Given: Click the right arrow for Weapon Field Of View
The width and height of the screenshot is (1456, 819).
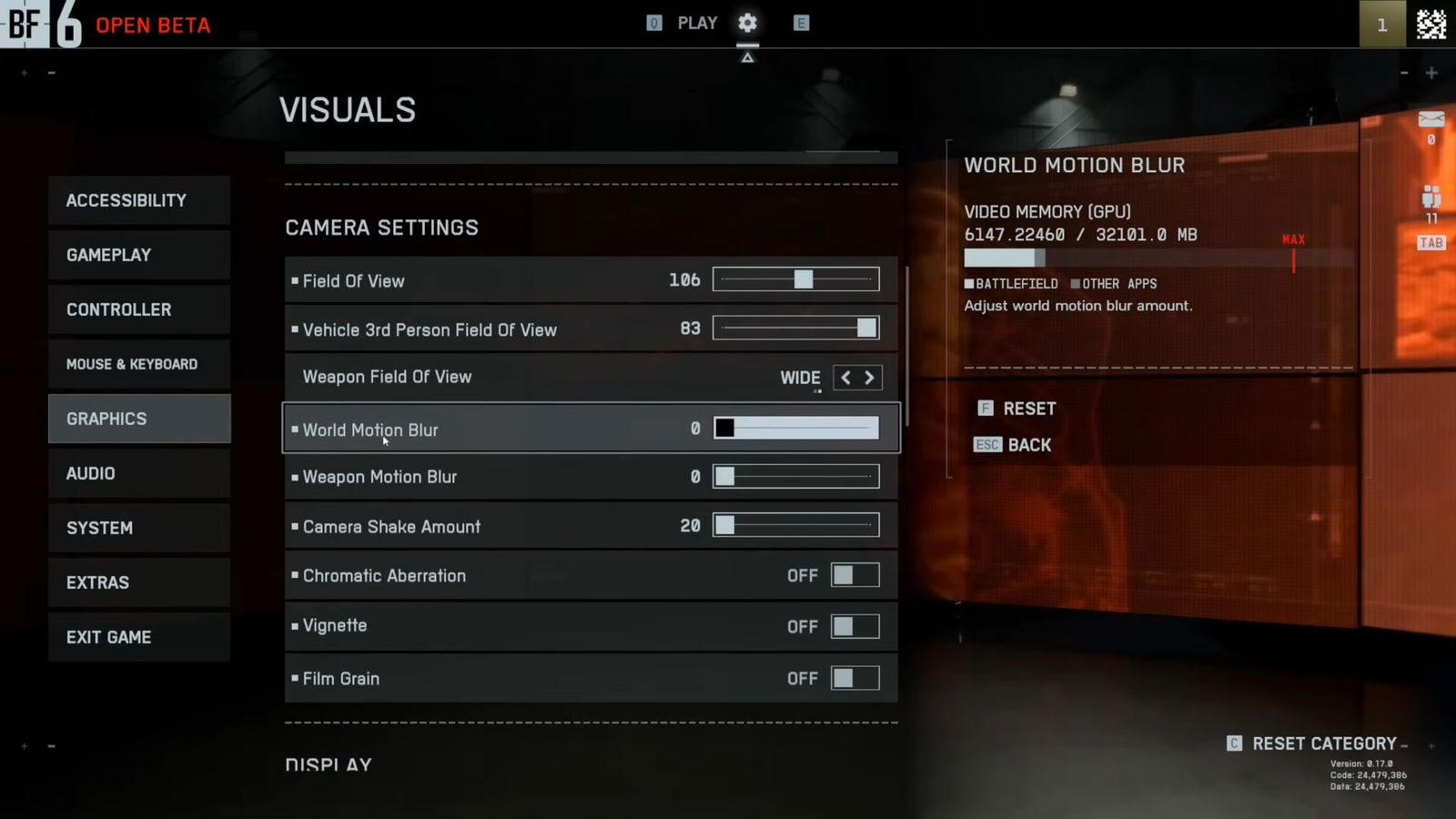Looking at the screenshot, I should [870, 378].
